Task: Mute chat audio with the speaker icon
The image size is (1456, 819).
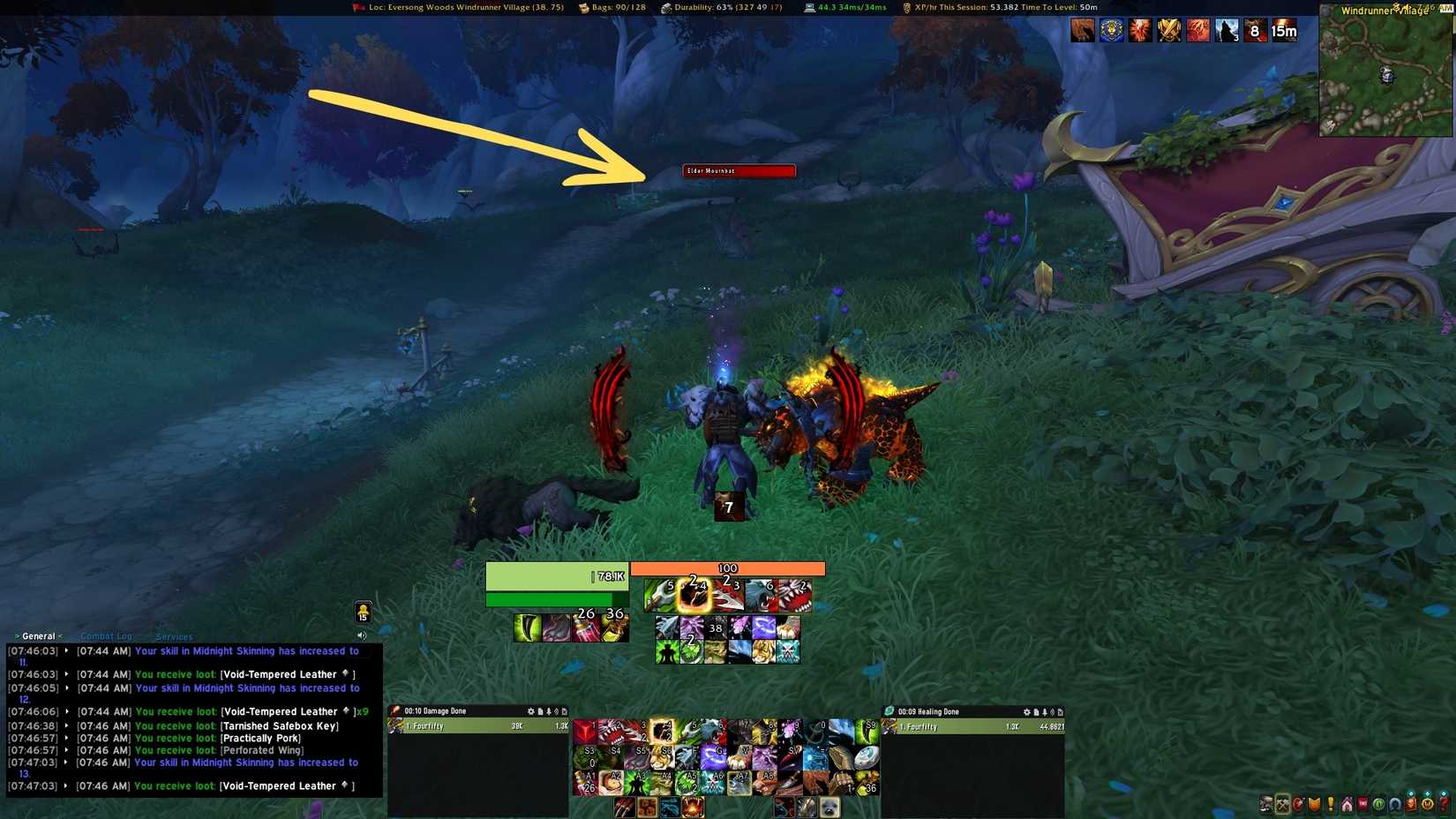Action: point(362,635)
